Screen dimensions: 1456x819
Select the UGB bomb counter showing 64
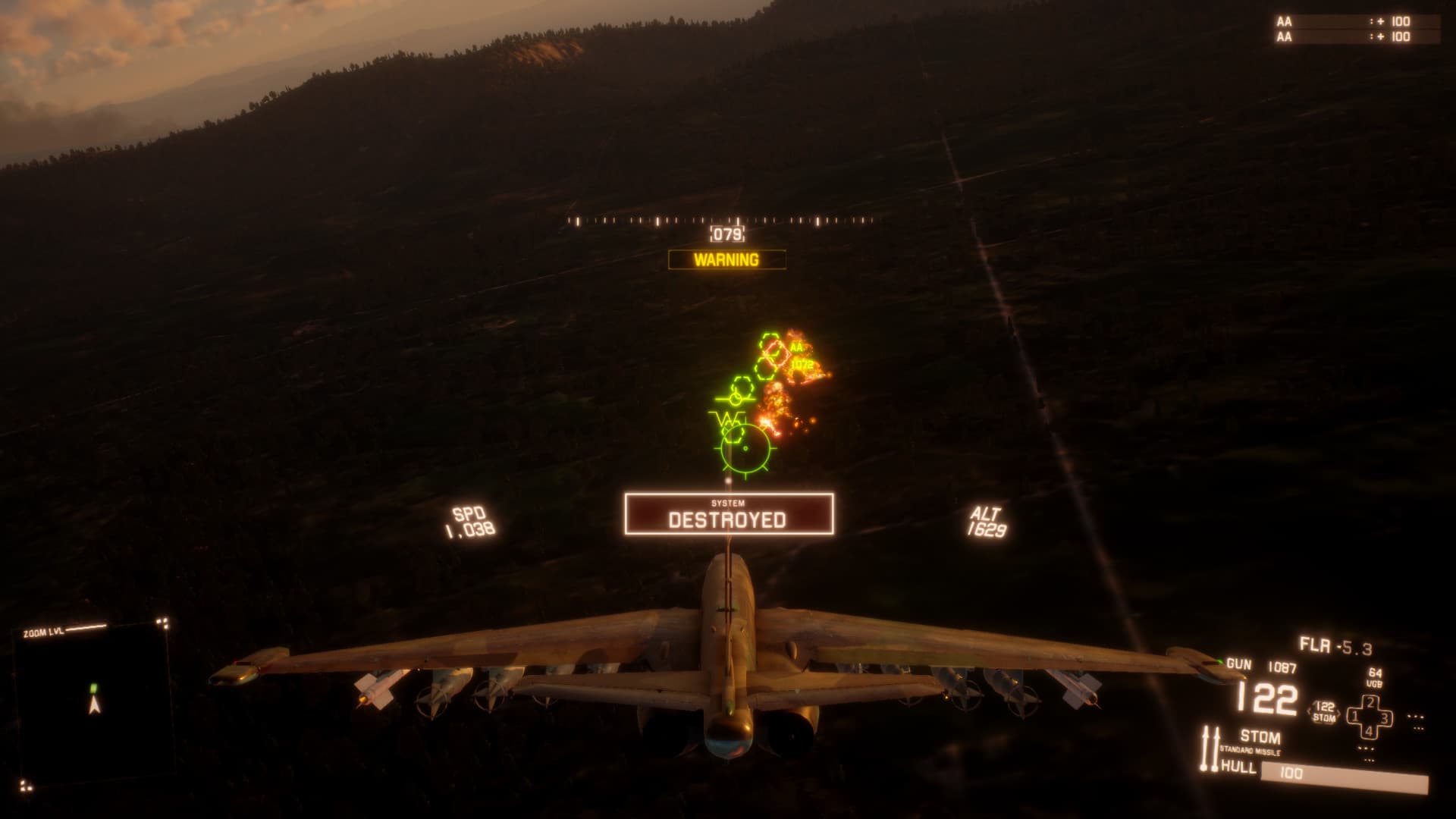(x=1375, y=677)
